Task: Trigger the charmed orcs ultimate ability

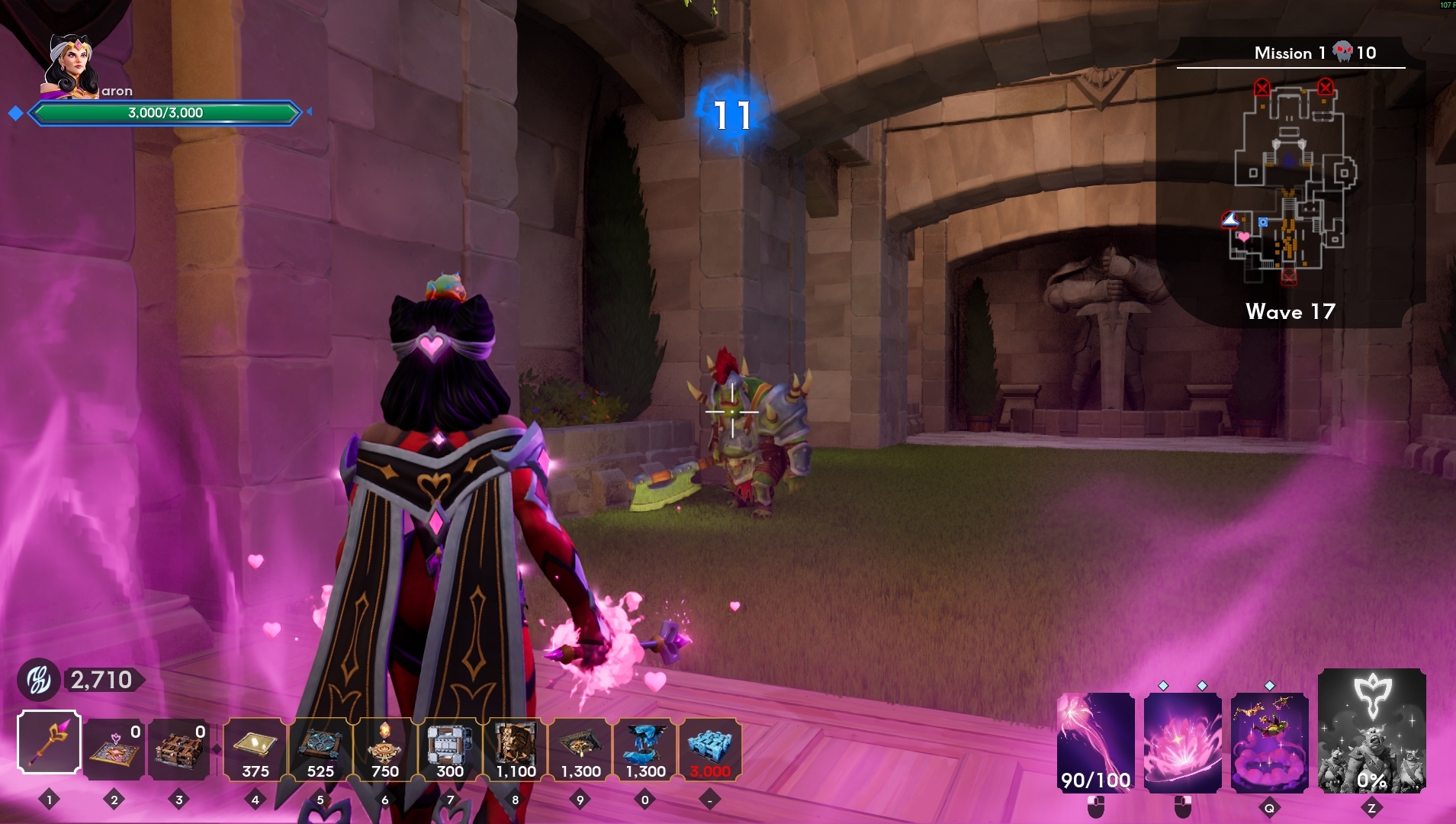Action: pos(1372,731)
